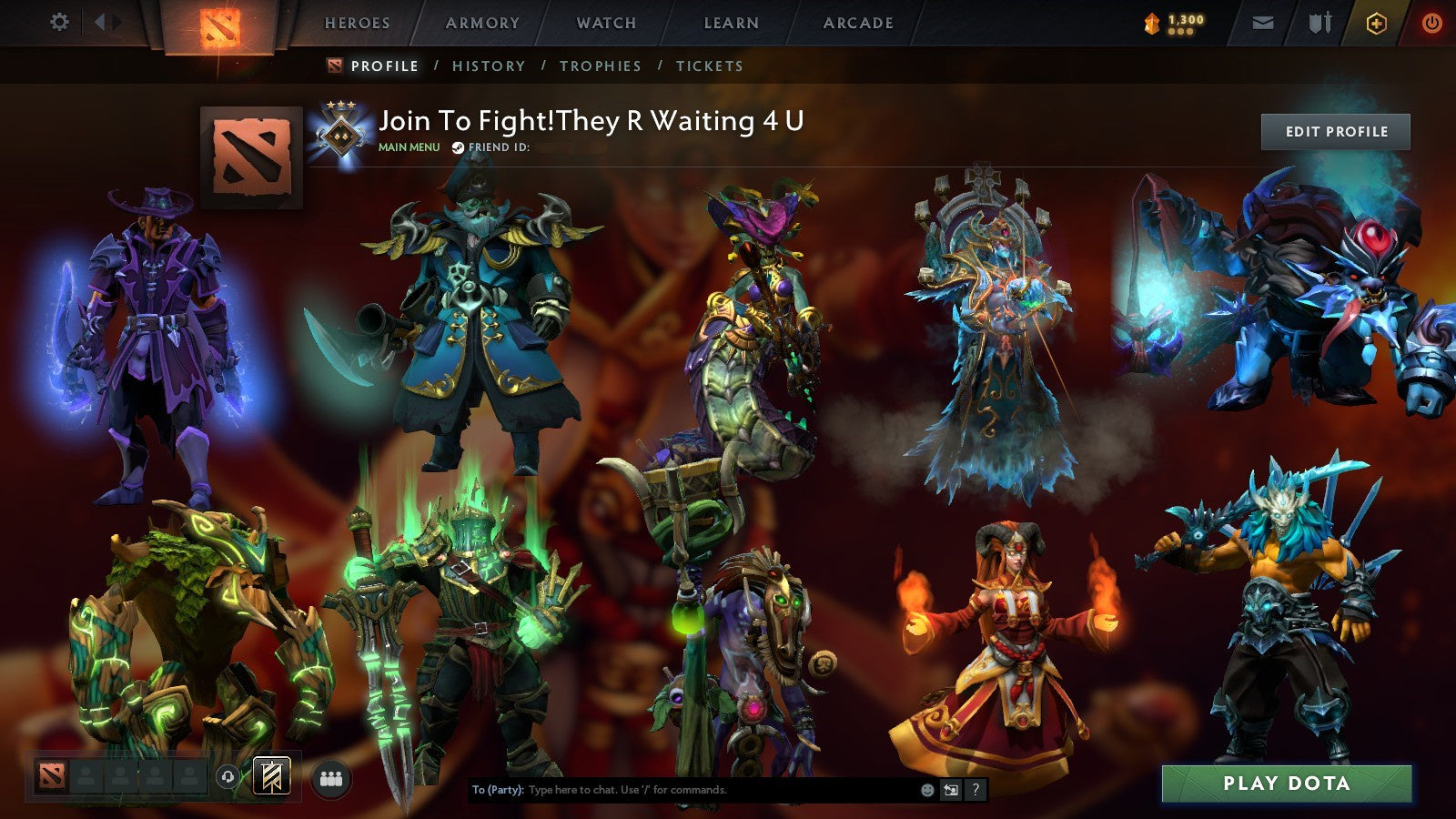
Task: Click an empty party slot to invite a friend
Action: point(86,774)
